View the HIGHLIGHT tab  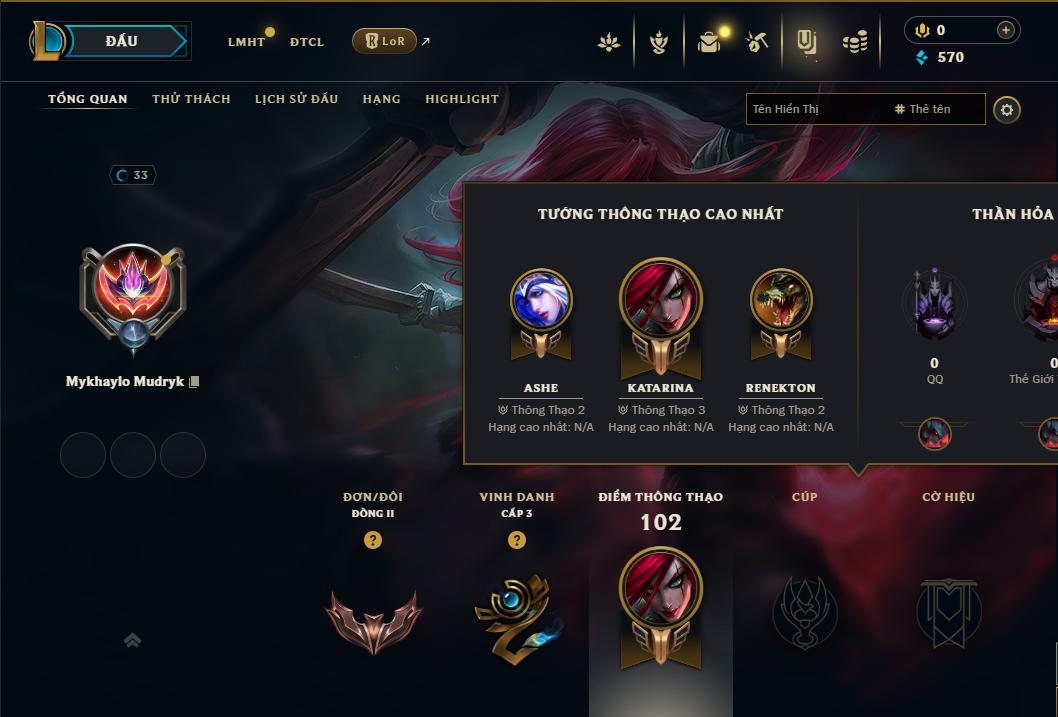[x=461, y=99]
